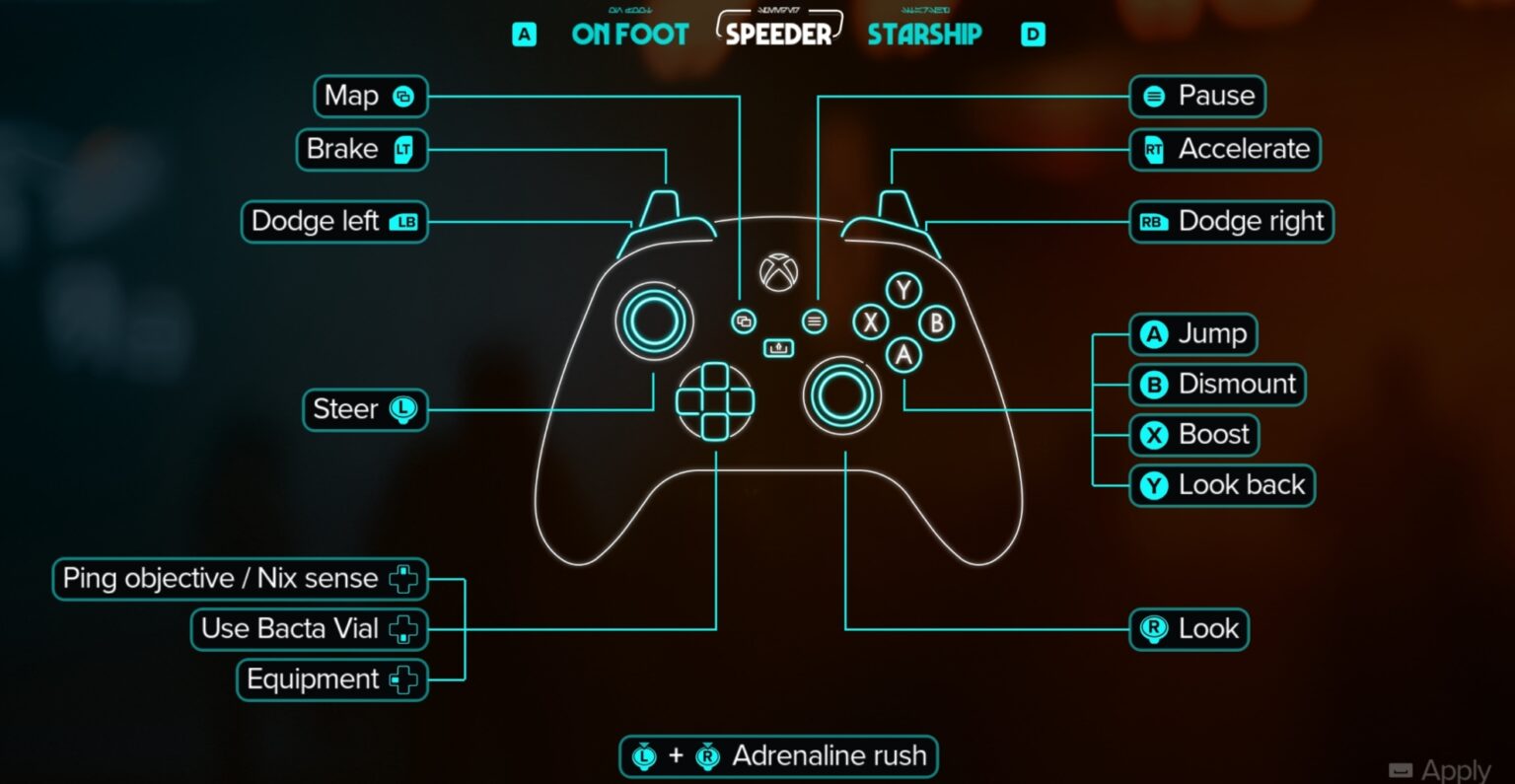Click the Boost binding label

tap(1193, 435)
